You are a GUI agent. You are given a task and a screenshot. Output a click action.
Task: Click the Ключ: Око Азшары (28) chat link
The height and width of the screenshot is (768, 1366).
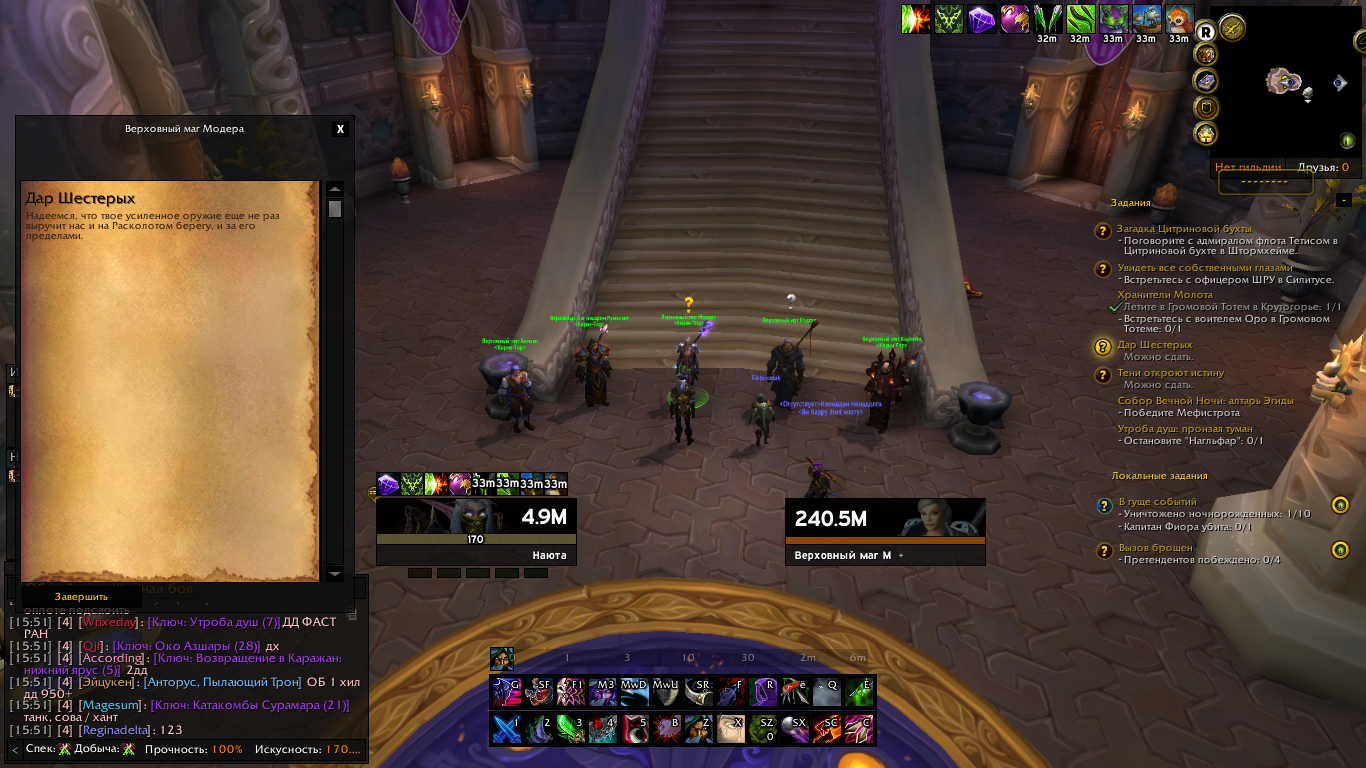(x=185, y=646)
